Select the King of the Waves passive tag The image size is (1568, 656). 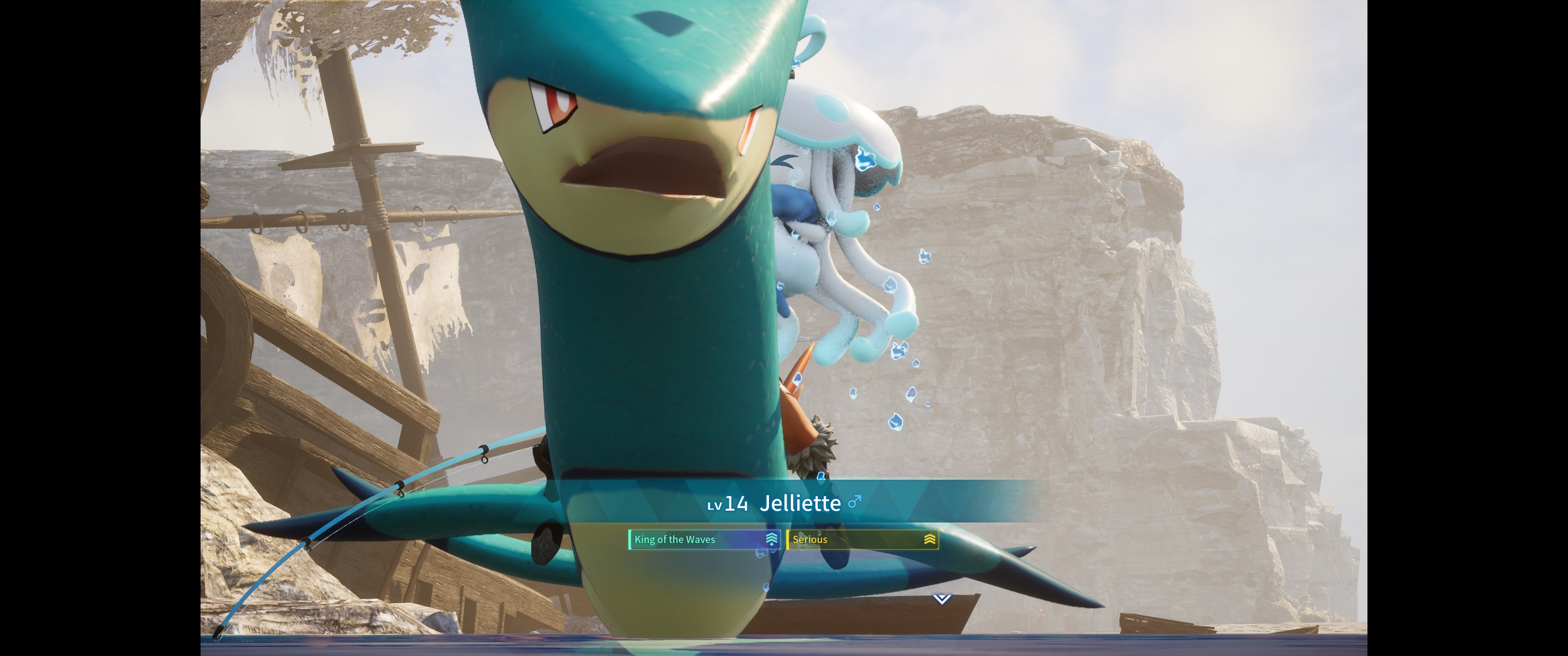coord(704,540)
